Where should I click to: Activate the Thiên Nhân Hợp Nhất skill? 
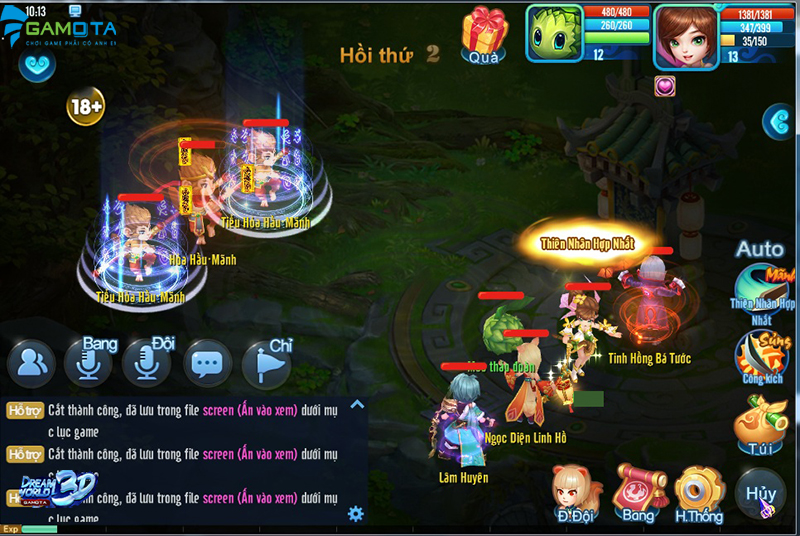coord(761,290)
